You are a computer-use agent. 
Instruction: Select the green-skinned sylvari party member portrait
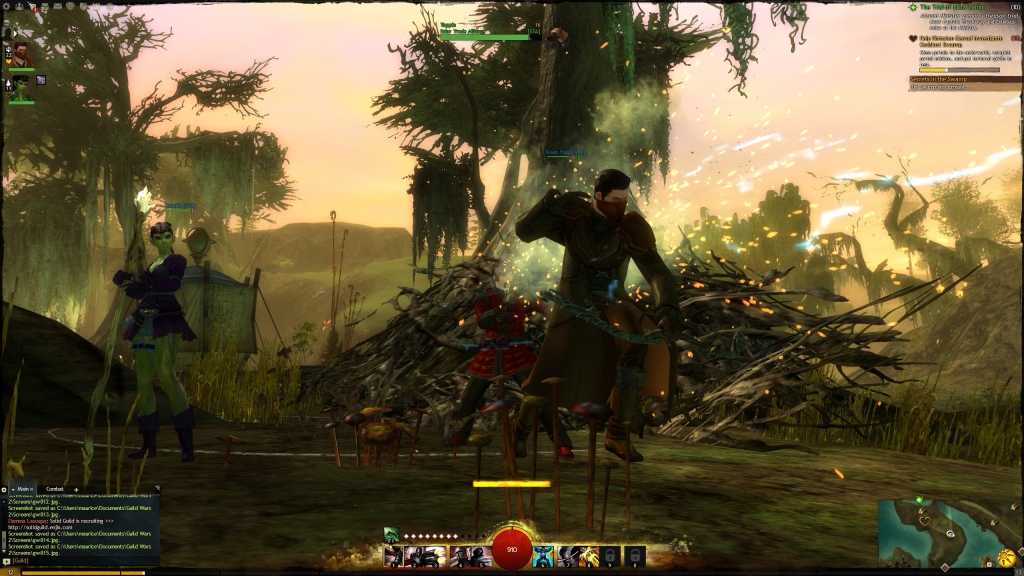(x=21, y=86)
